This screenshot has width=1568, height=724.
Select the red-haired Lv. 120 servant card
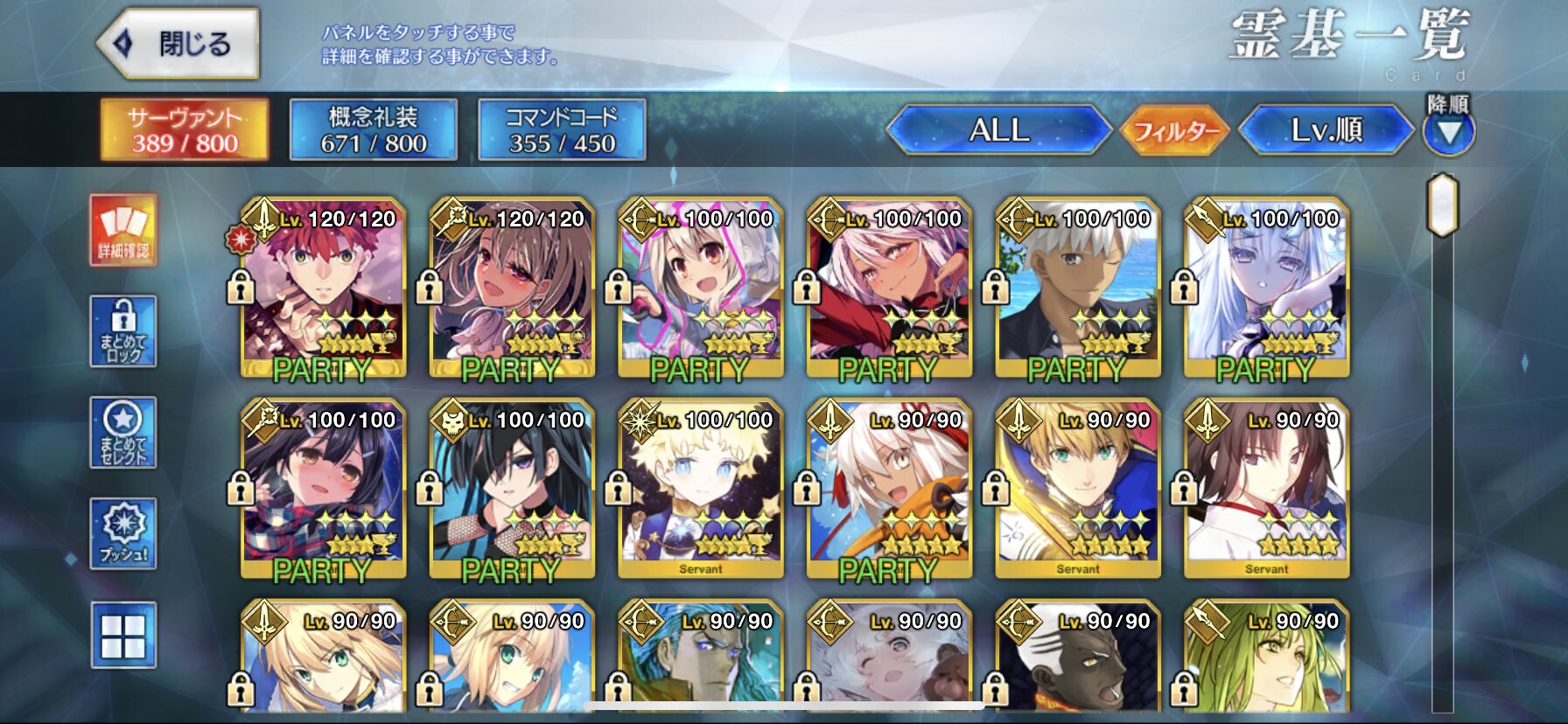323,289
